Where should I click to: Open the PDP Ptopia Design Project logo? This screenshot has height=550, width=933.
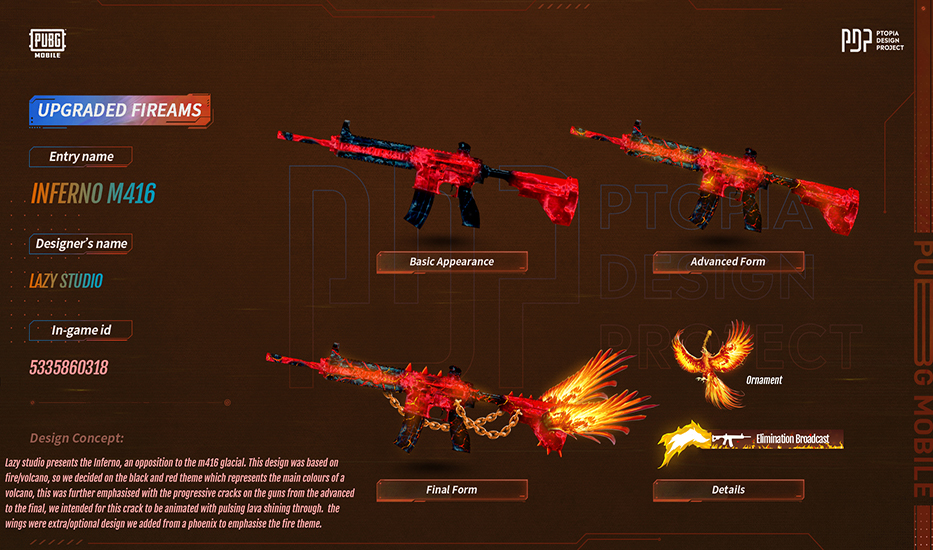[x=872, y=41]
